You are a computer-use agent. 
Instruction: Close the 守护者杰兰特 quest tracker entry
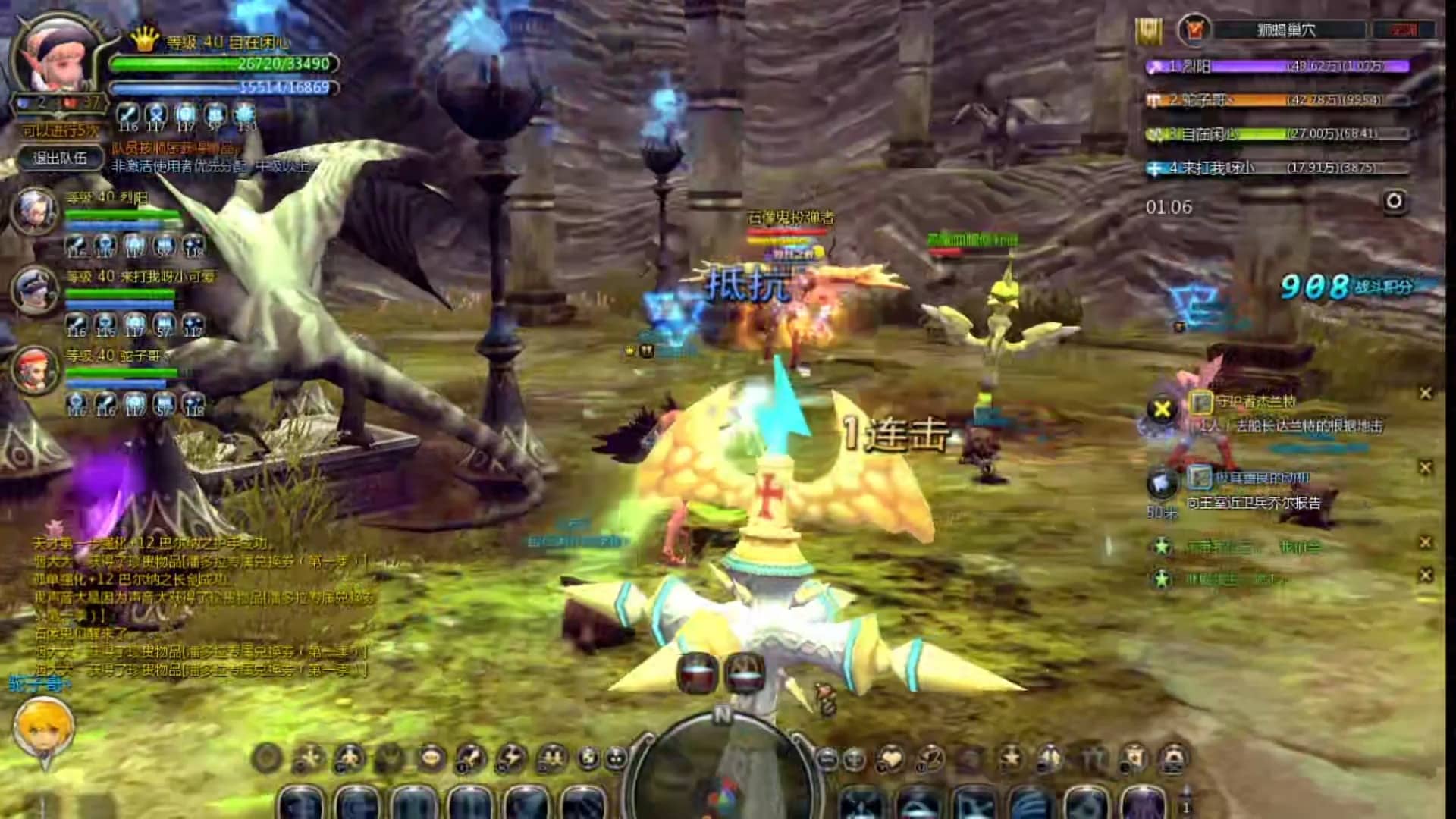pos(1426,393)
